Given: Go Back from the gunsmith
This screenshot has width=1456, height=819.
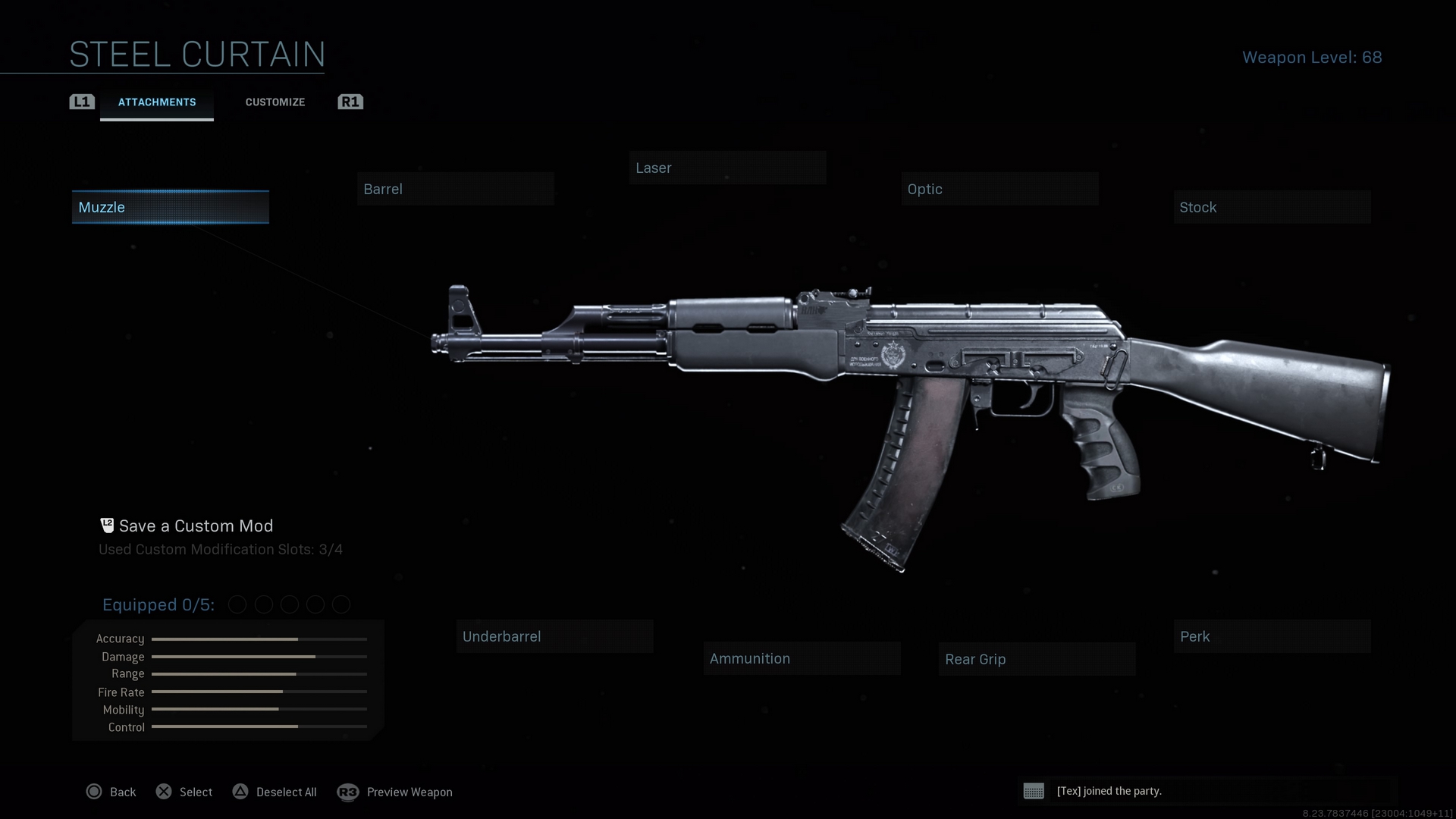Looking at the screenshot, I should tap(111, 792).
